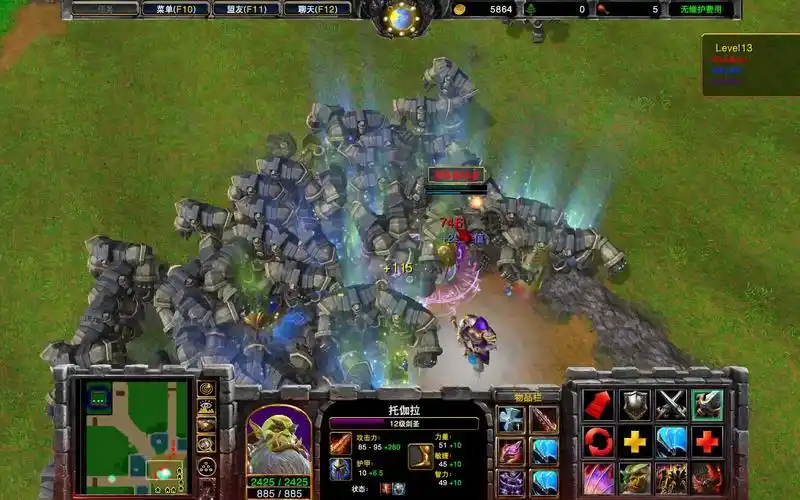Choose the red boot Move command
The image size is (800, 500).
click(599, 405)
